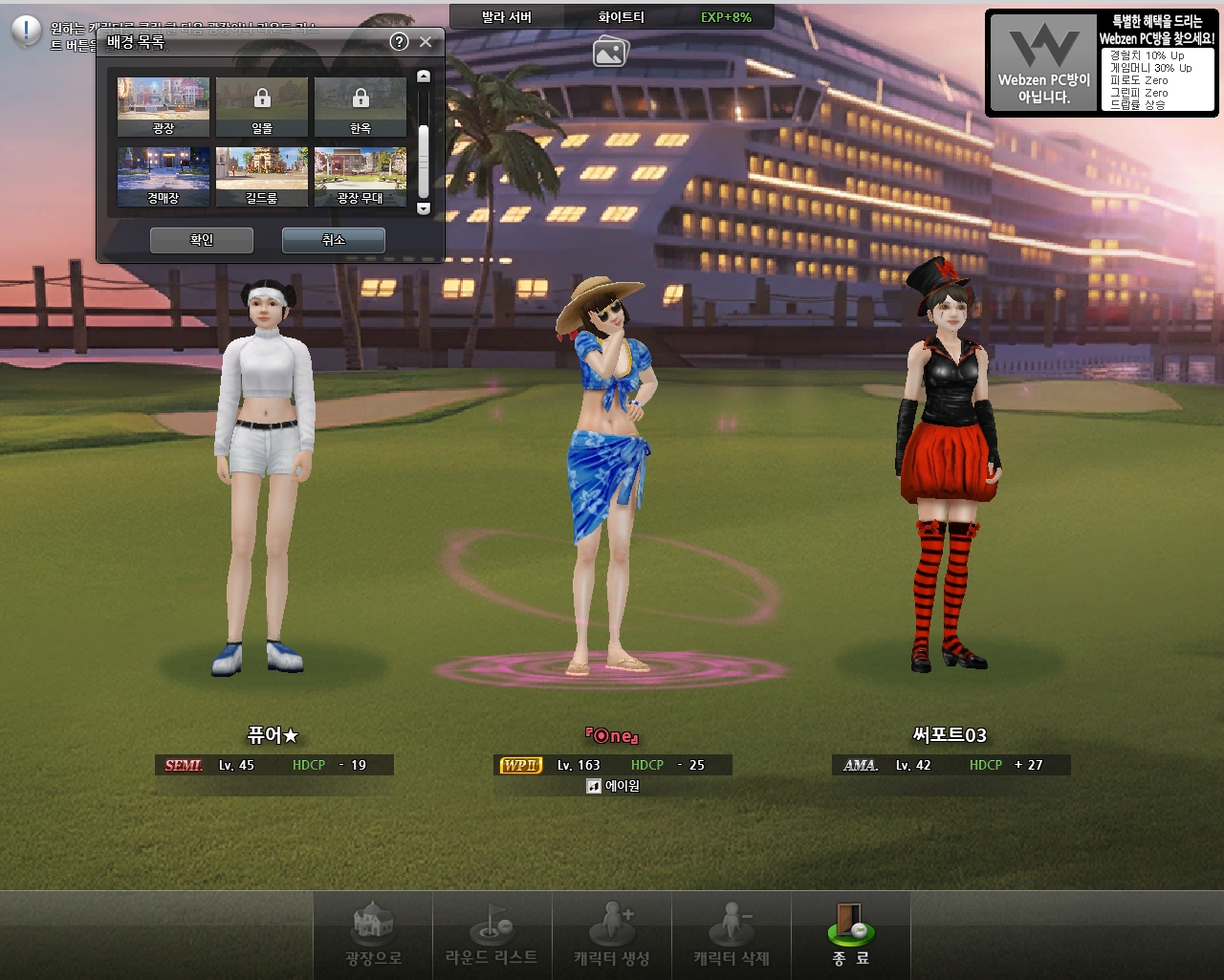Close the 배경 목록 dialog

point(426,42)
